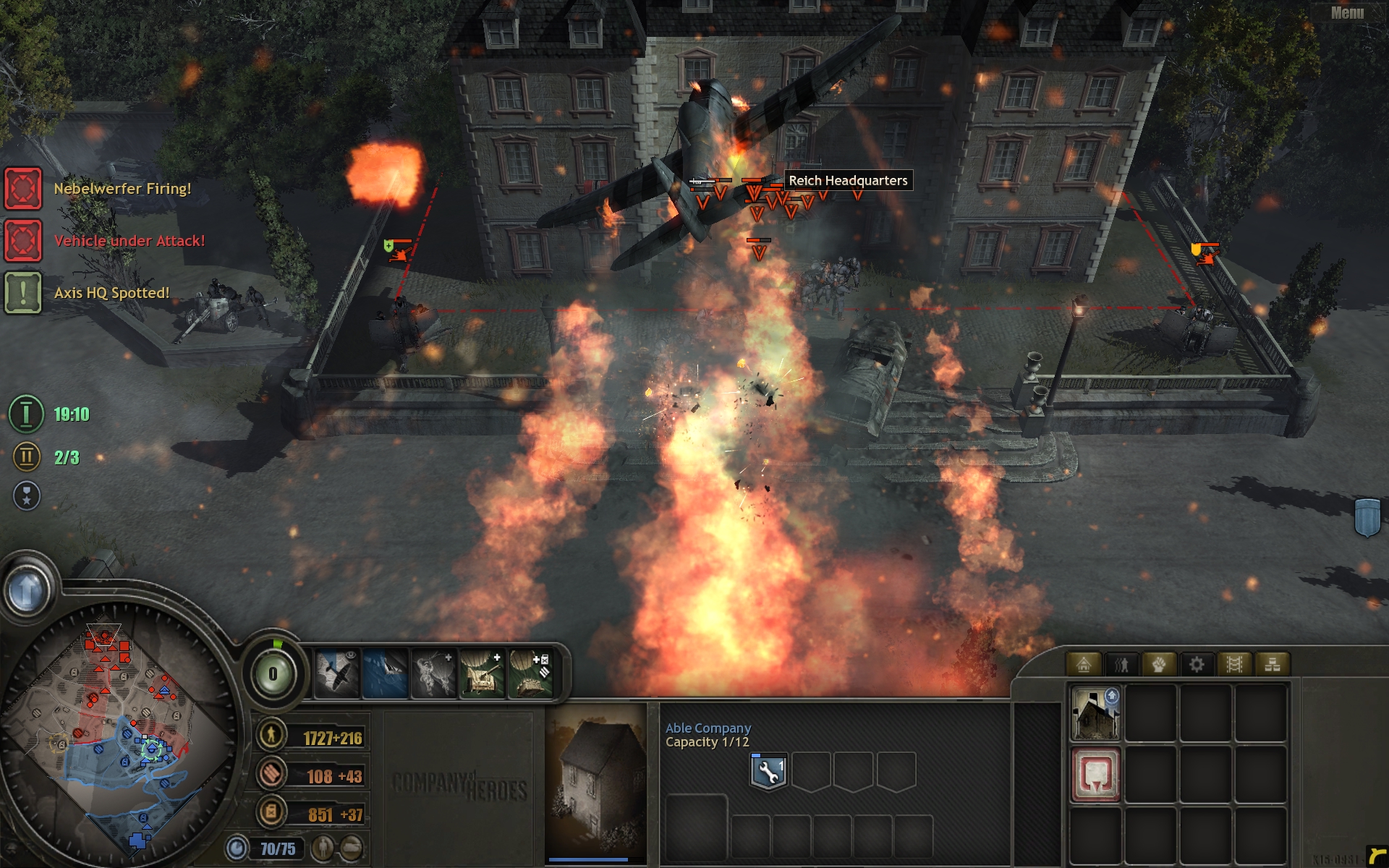Open the Menu button
The width and height of the screenshot is (1389, 868).
tap(1346, 13)
